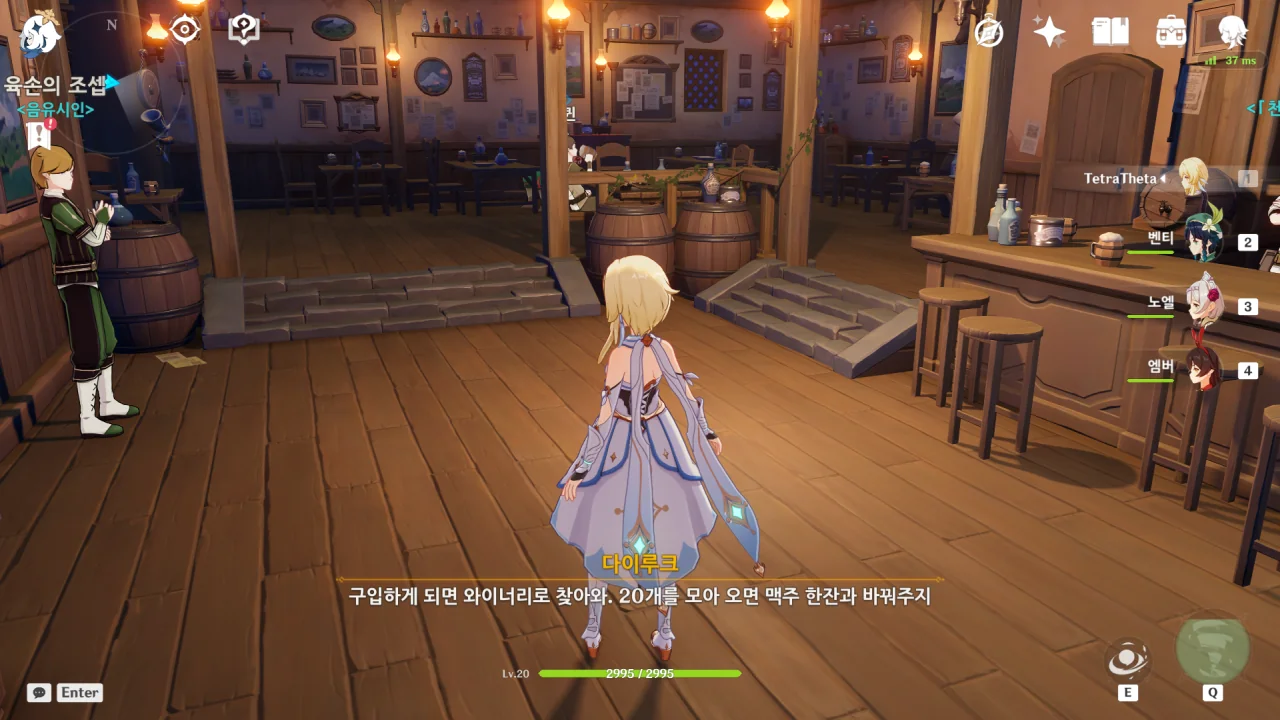Open the Paimon main menu
Image resolution: width=1280 pixels, height=720 pixels.
point(40,35)
